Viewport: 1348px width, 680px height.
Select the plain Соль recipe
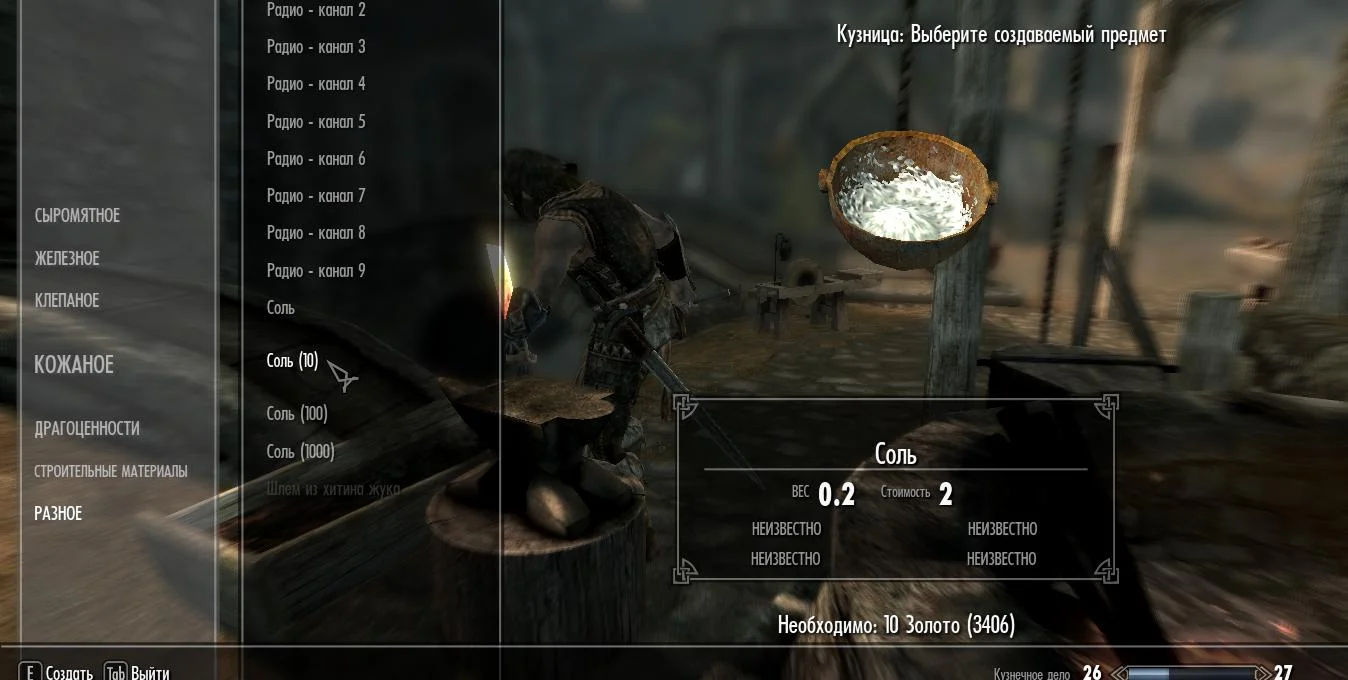(x=281, y=308)
